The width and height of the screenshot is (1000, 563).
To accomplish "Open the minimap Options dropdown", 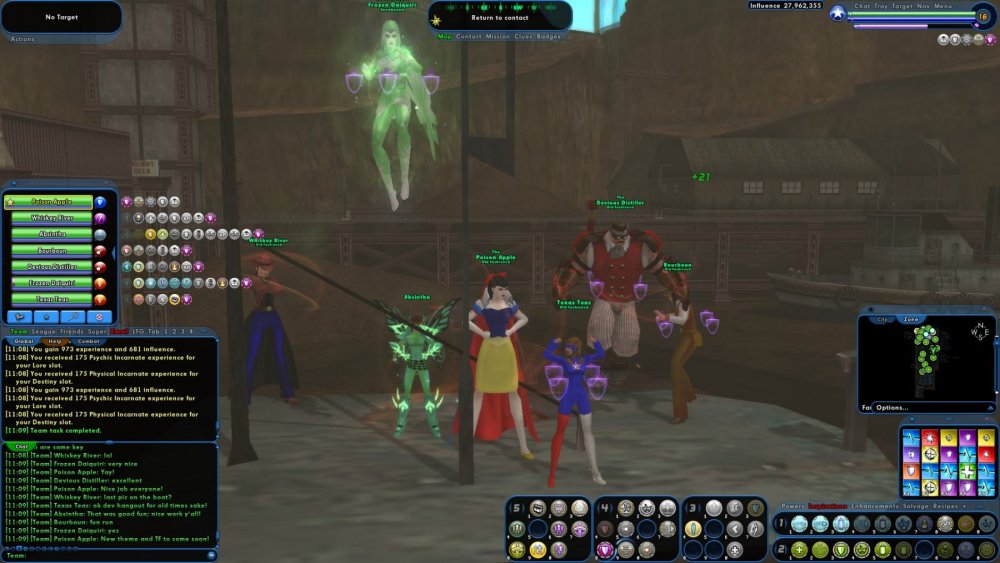I will pyautogui.click(x=892, y=407).
